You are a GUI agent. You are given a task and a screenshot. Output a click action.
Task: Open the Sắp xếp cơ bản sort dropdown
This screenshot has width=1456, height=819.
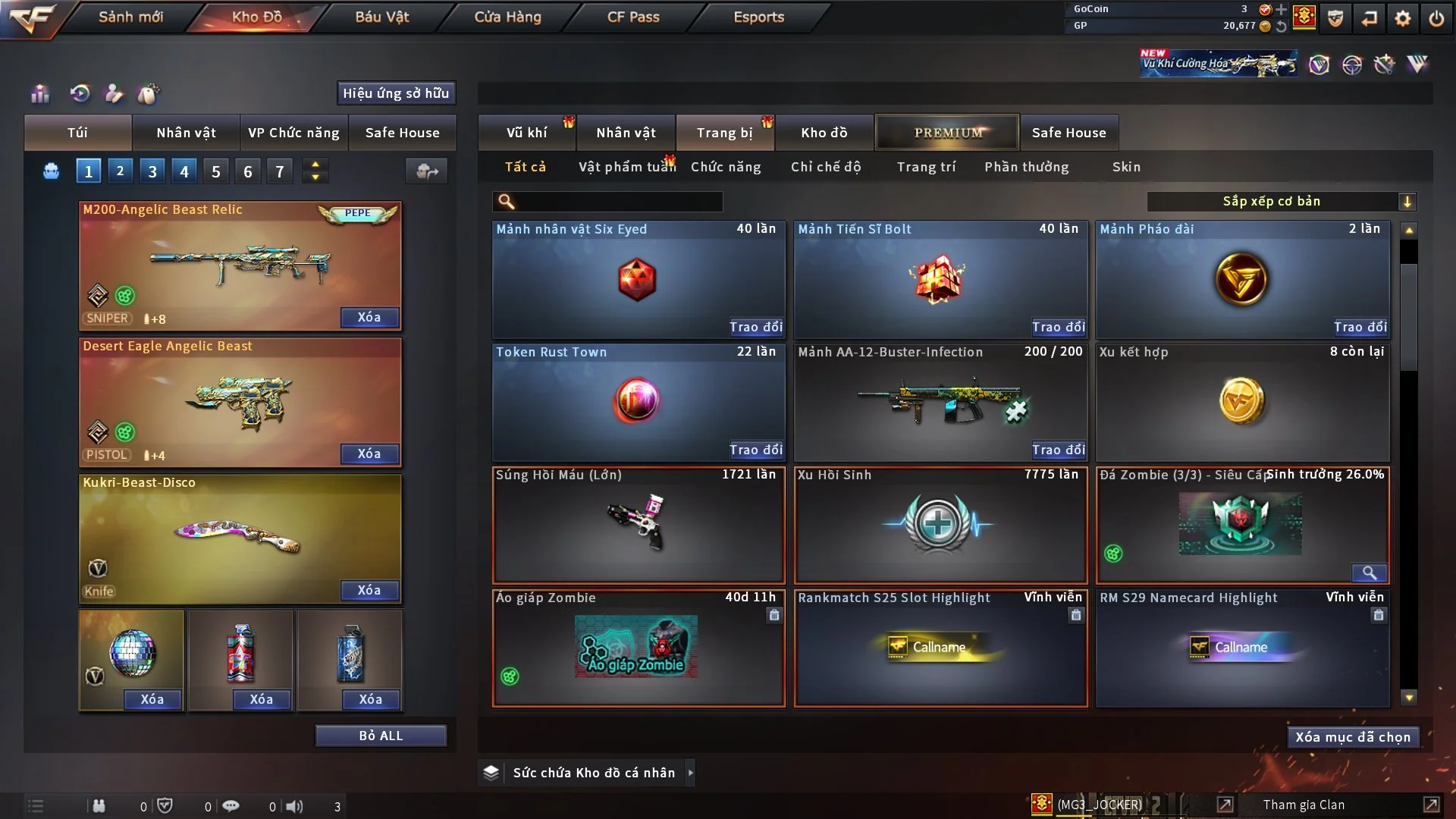(1281, 201)
